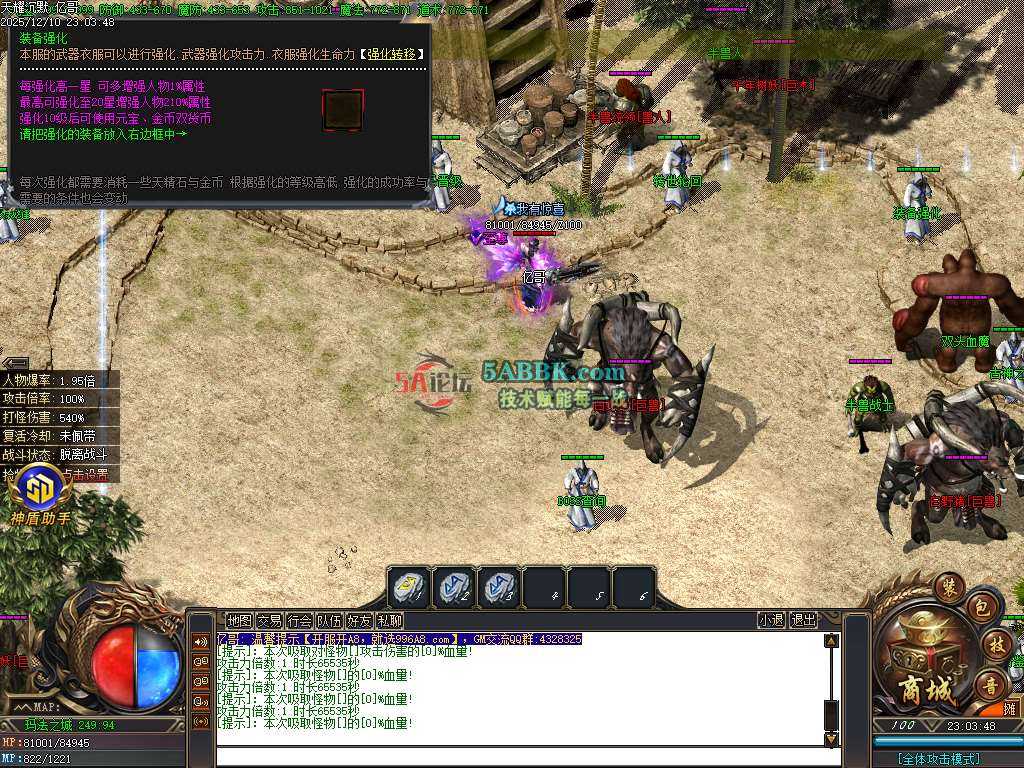
Task: Switch to 私聊 private chat
Action: 389,620
